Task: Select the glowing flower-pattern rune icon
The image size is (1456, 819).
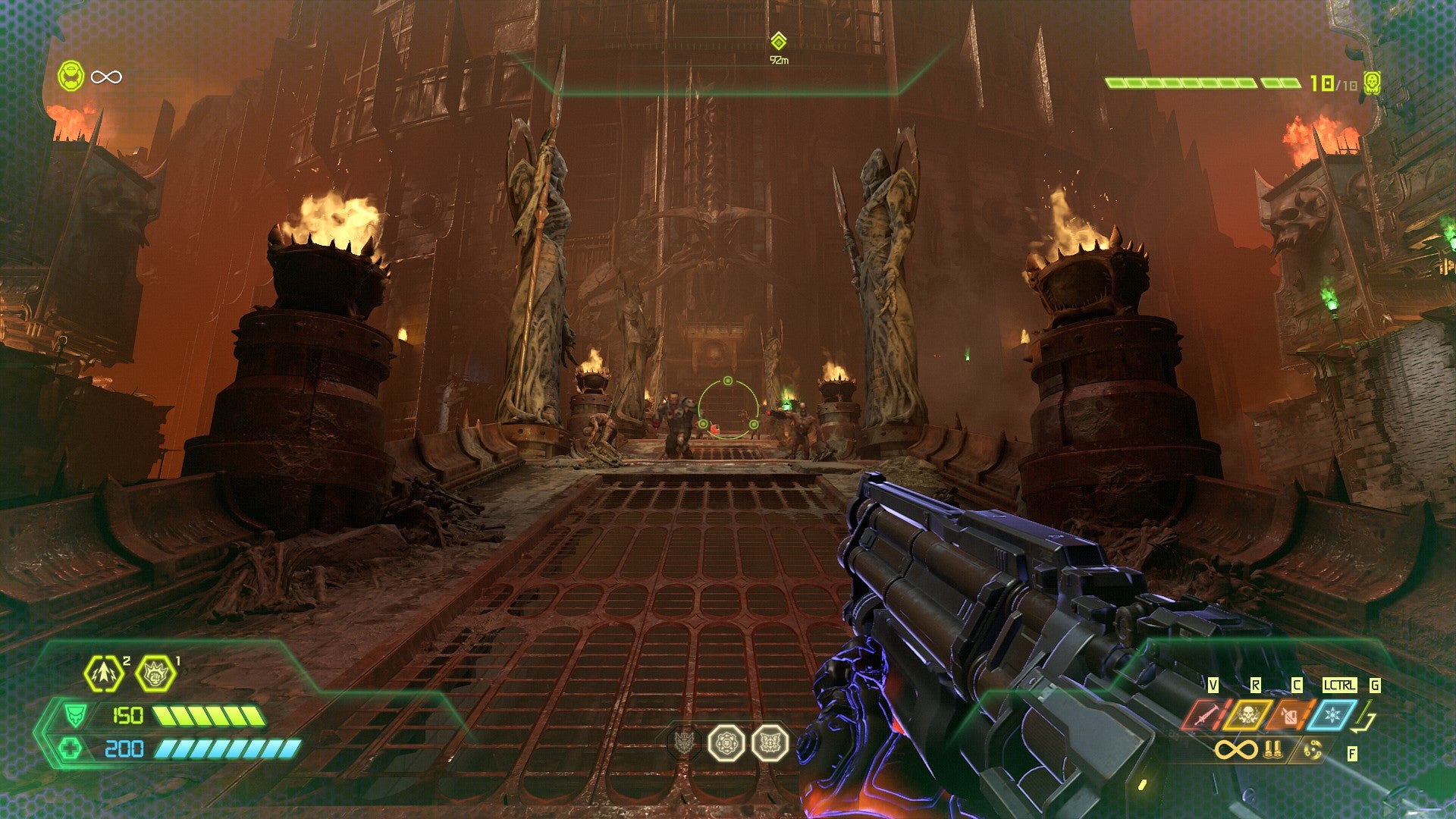Action: click(726, 742)
